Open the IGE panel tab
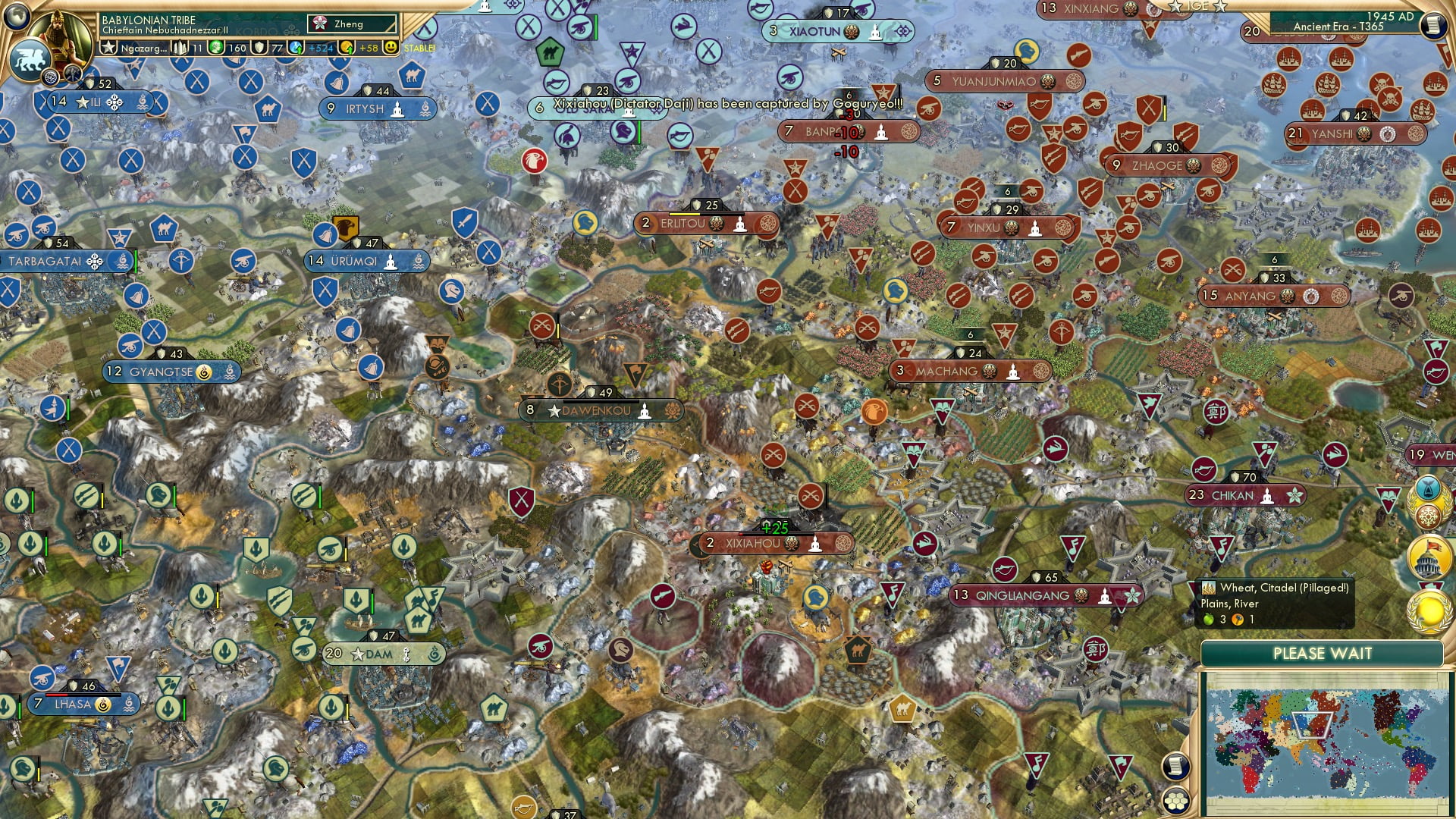 click(1197, 6)
